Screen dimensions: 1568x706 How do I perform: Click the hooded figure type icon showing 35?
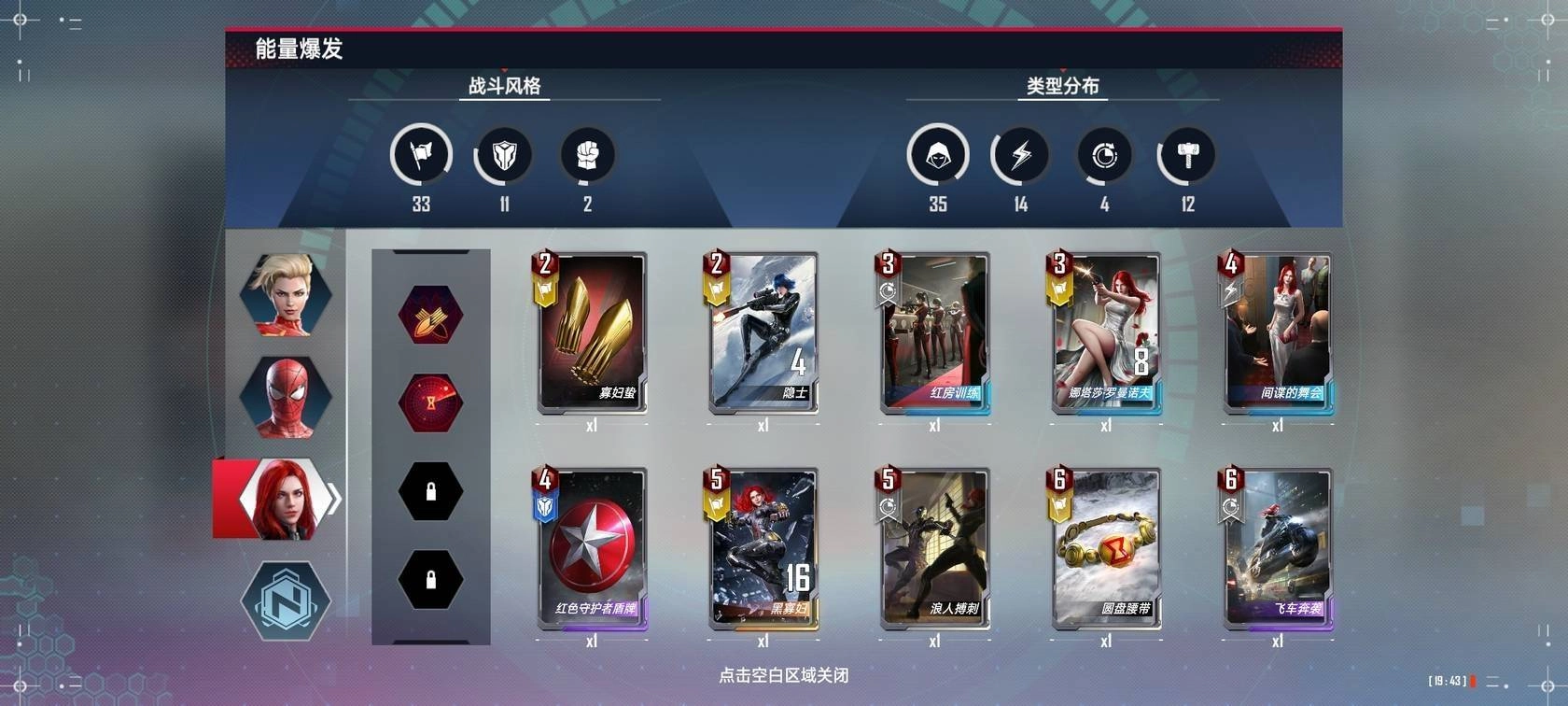tap(938, 155)
